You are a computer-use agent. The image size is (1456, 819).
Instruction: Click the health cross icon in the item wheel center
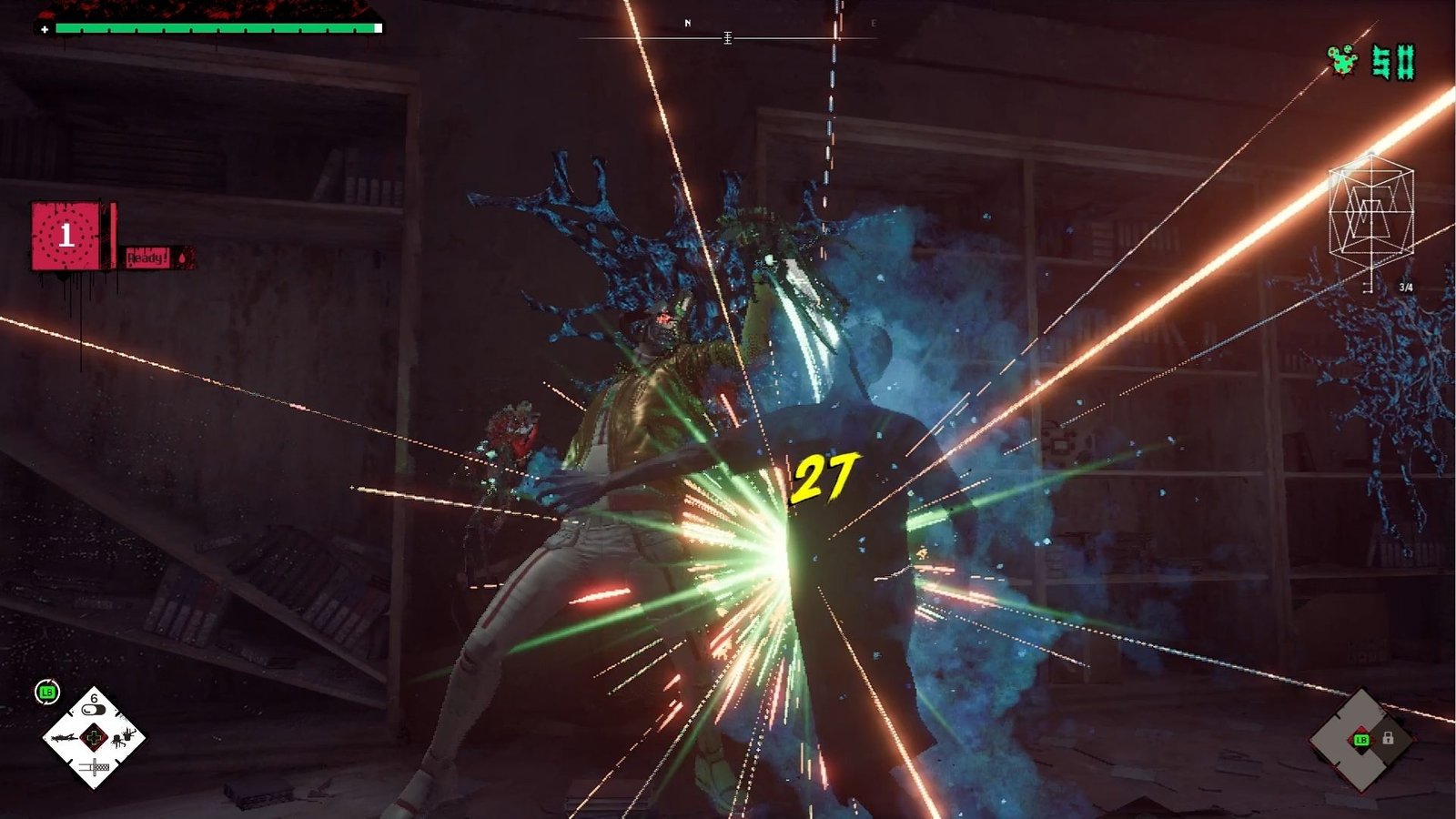94,737
